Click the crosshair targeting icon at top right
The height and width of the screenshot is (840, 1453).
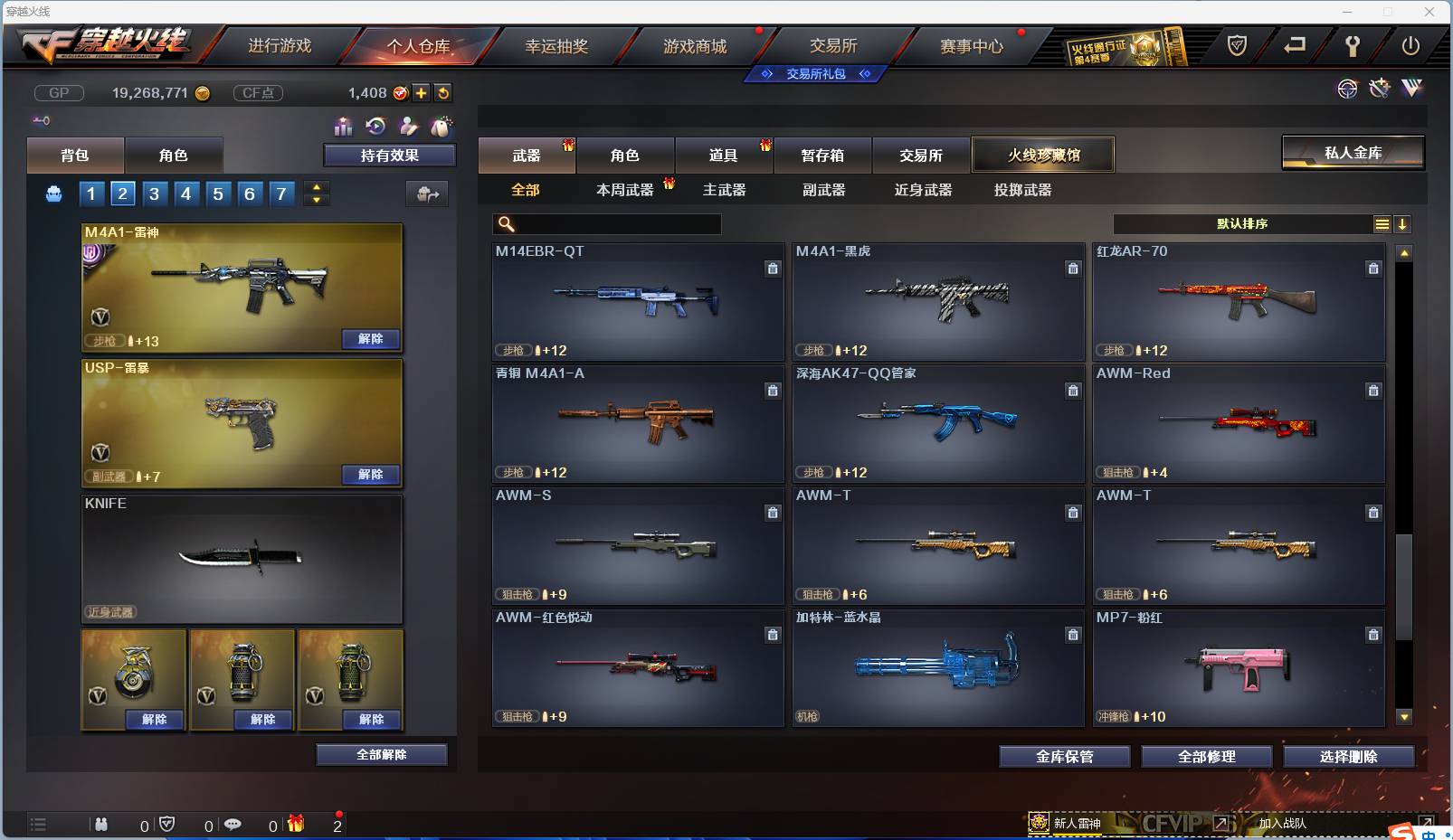tap(1347, 89)
